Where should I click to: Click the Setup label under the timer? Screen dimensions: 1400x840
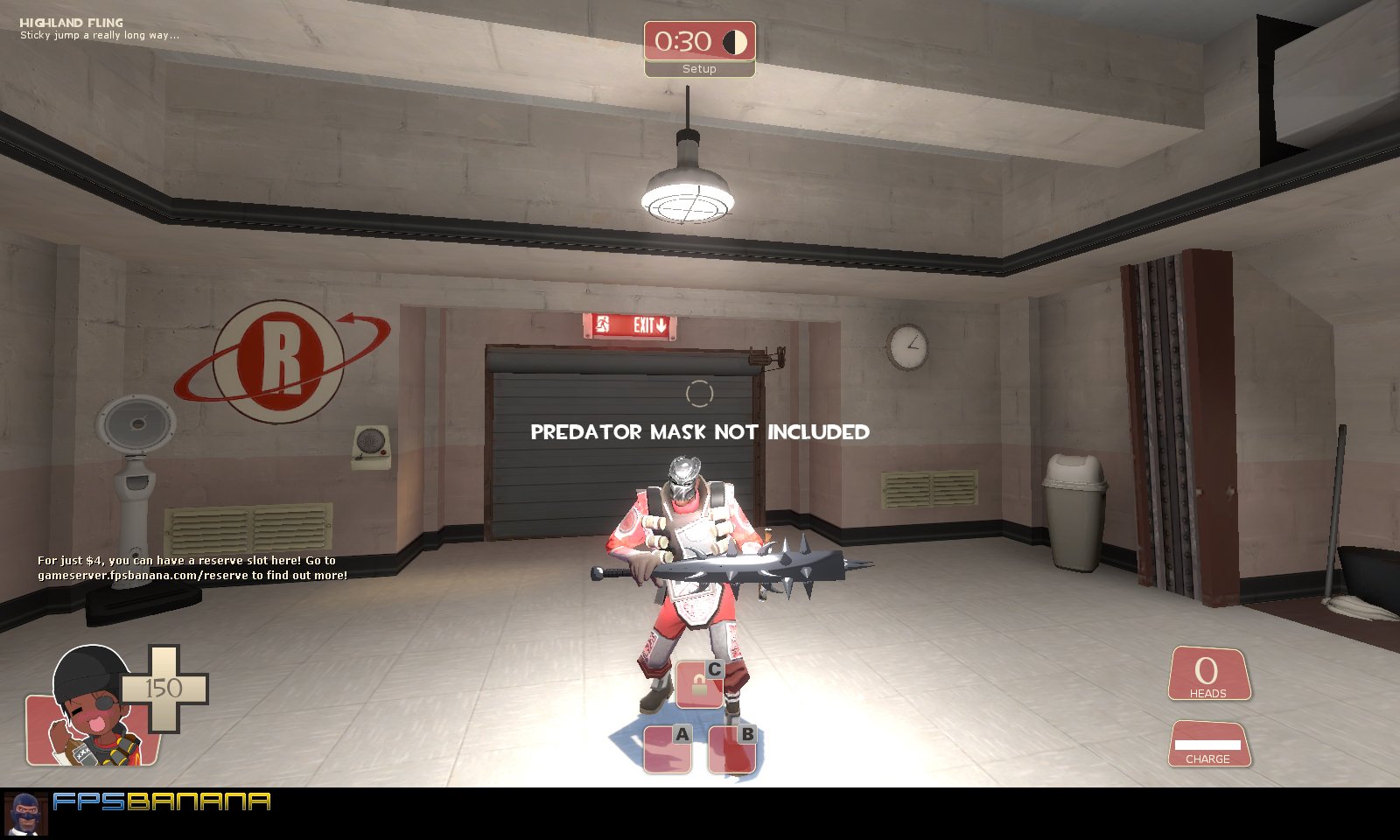click(x=698, y=68)
